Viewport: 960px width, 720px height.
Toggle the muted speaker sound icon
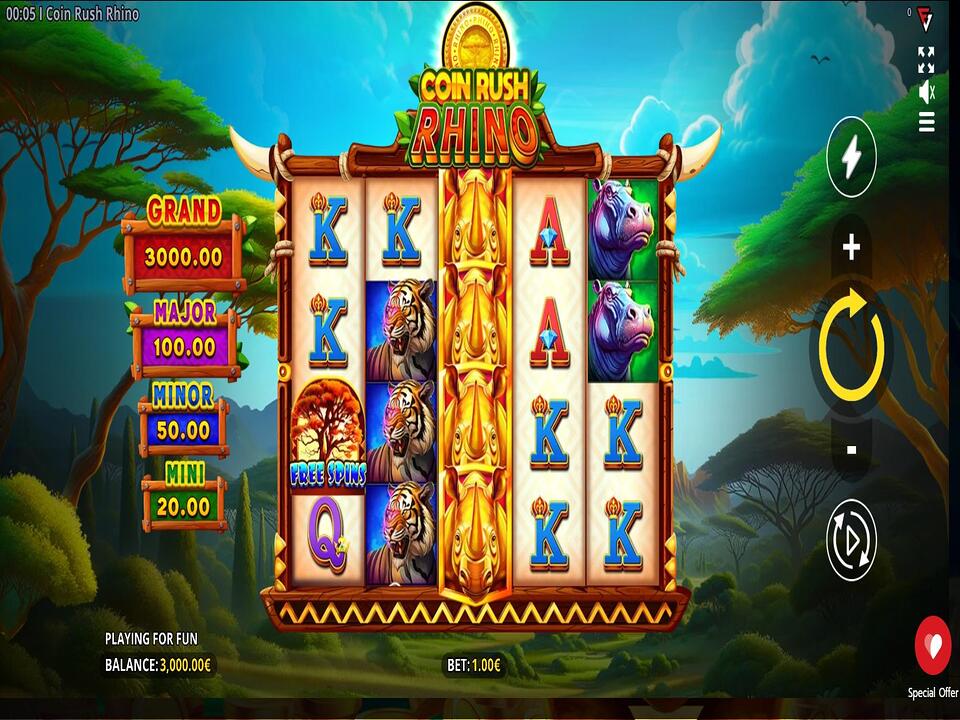pyautogui.click(x=926, y=92)
